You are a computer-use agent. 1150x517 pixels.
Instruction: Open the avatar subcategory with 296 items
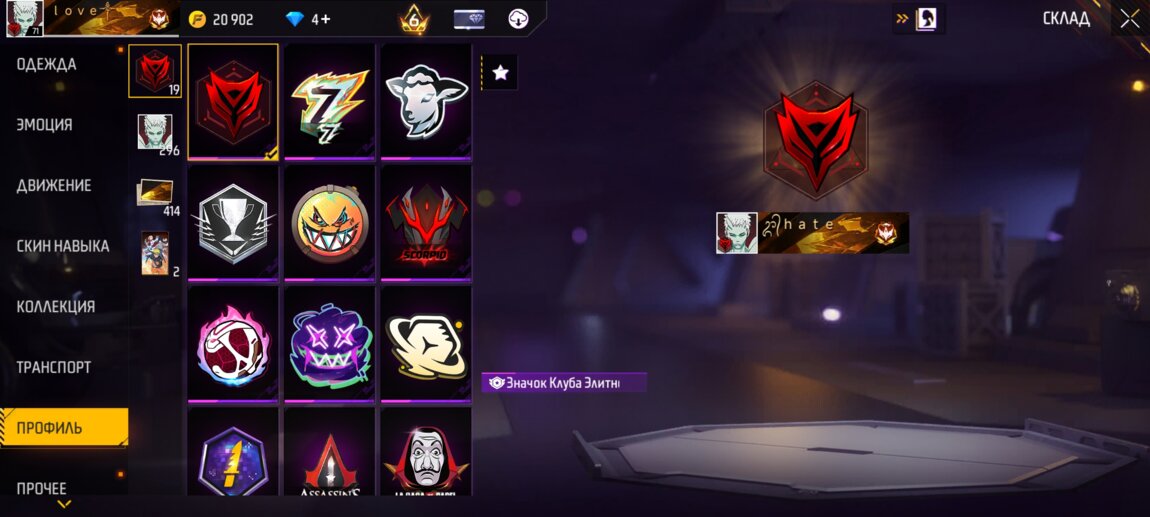[x=155, y=134]
